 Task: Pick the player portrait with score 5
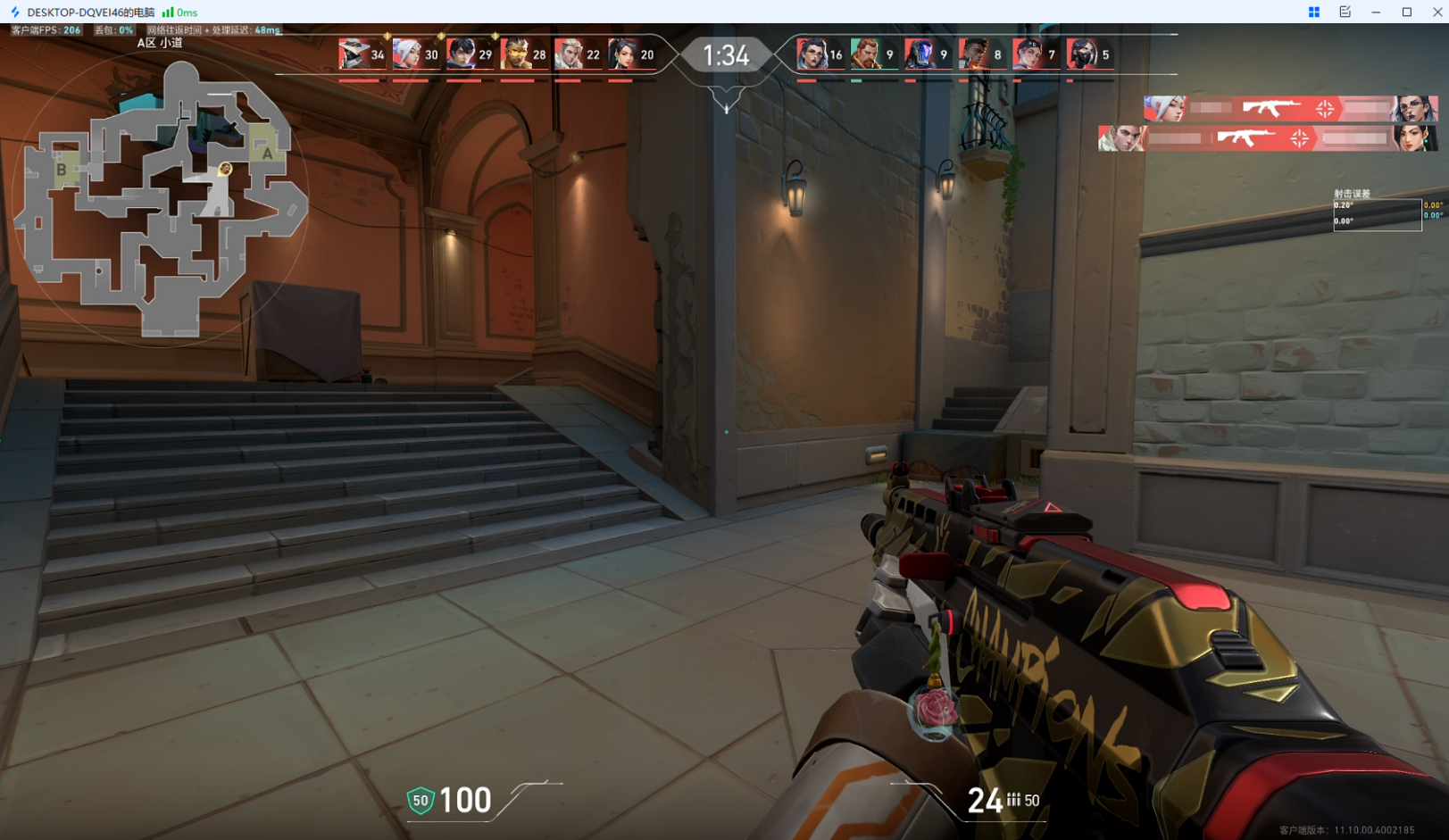(1081, 54)
